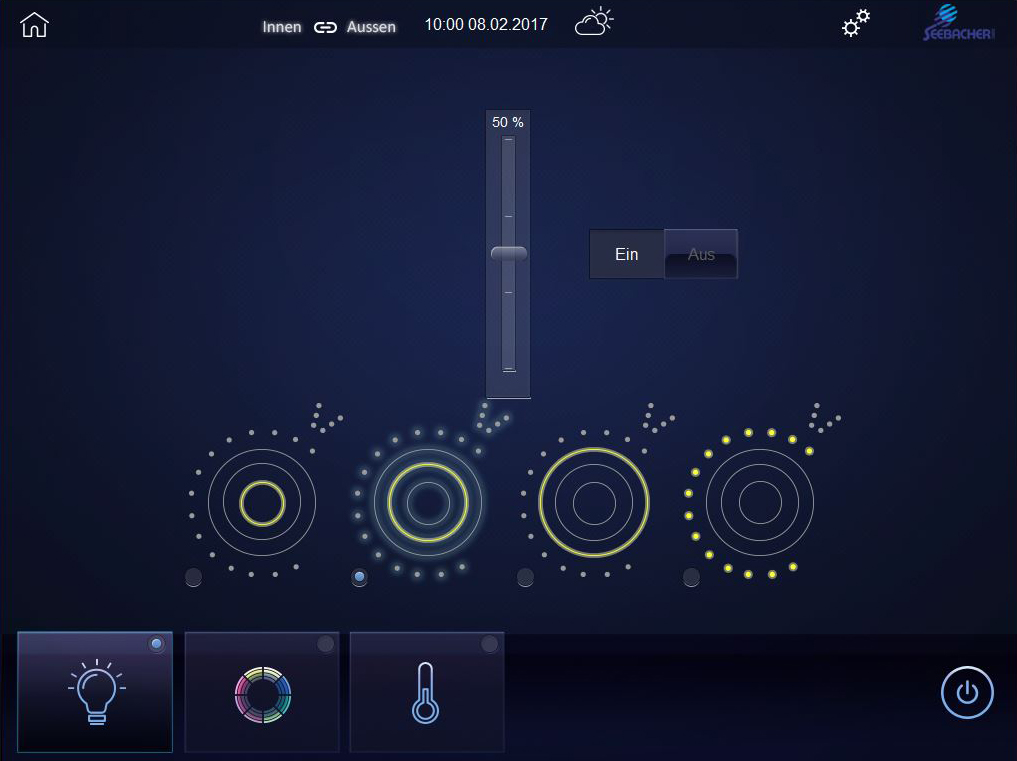Open the gear settings icon
The image size is (1017, 761).
click(x=855, y=24)
